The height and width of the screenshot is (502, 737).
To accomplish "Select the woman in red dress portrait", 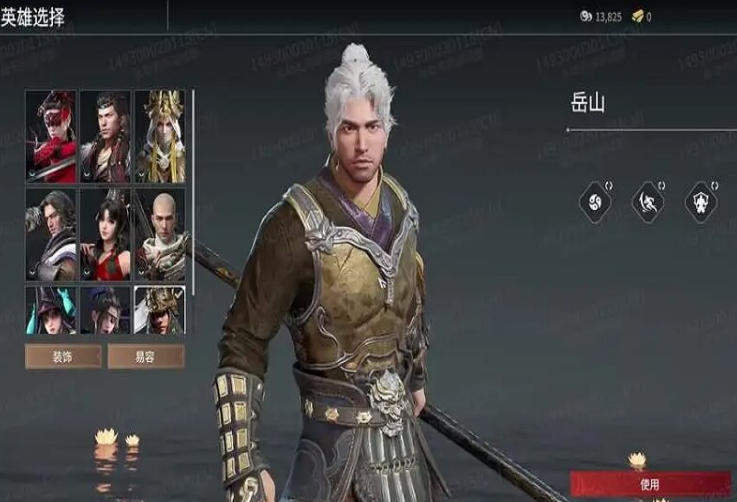I will [x=105, y=234].
